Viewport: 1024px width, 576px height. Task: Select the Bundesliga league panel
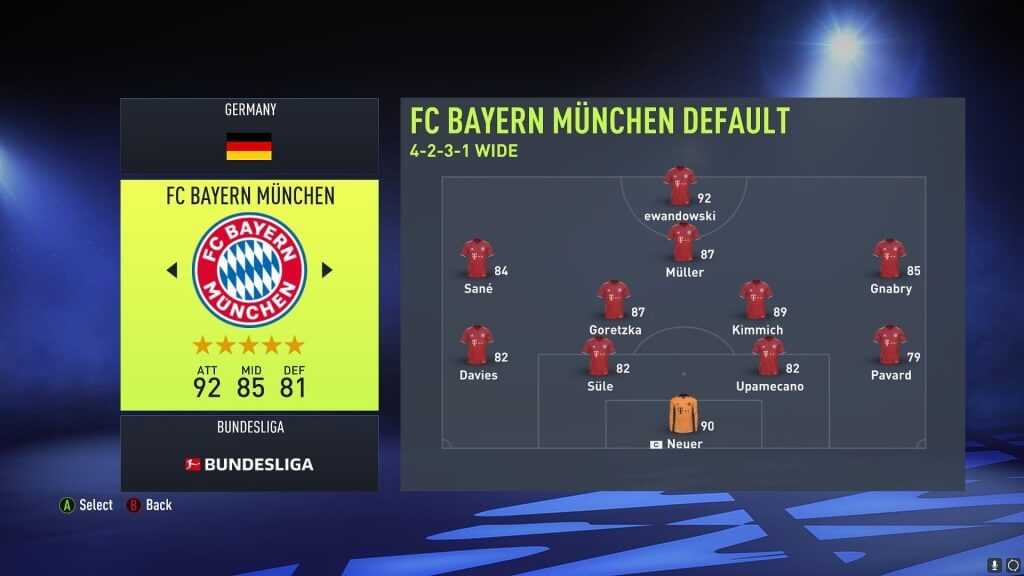(249, 453)
